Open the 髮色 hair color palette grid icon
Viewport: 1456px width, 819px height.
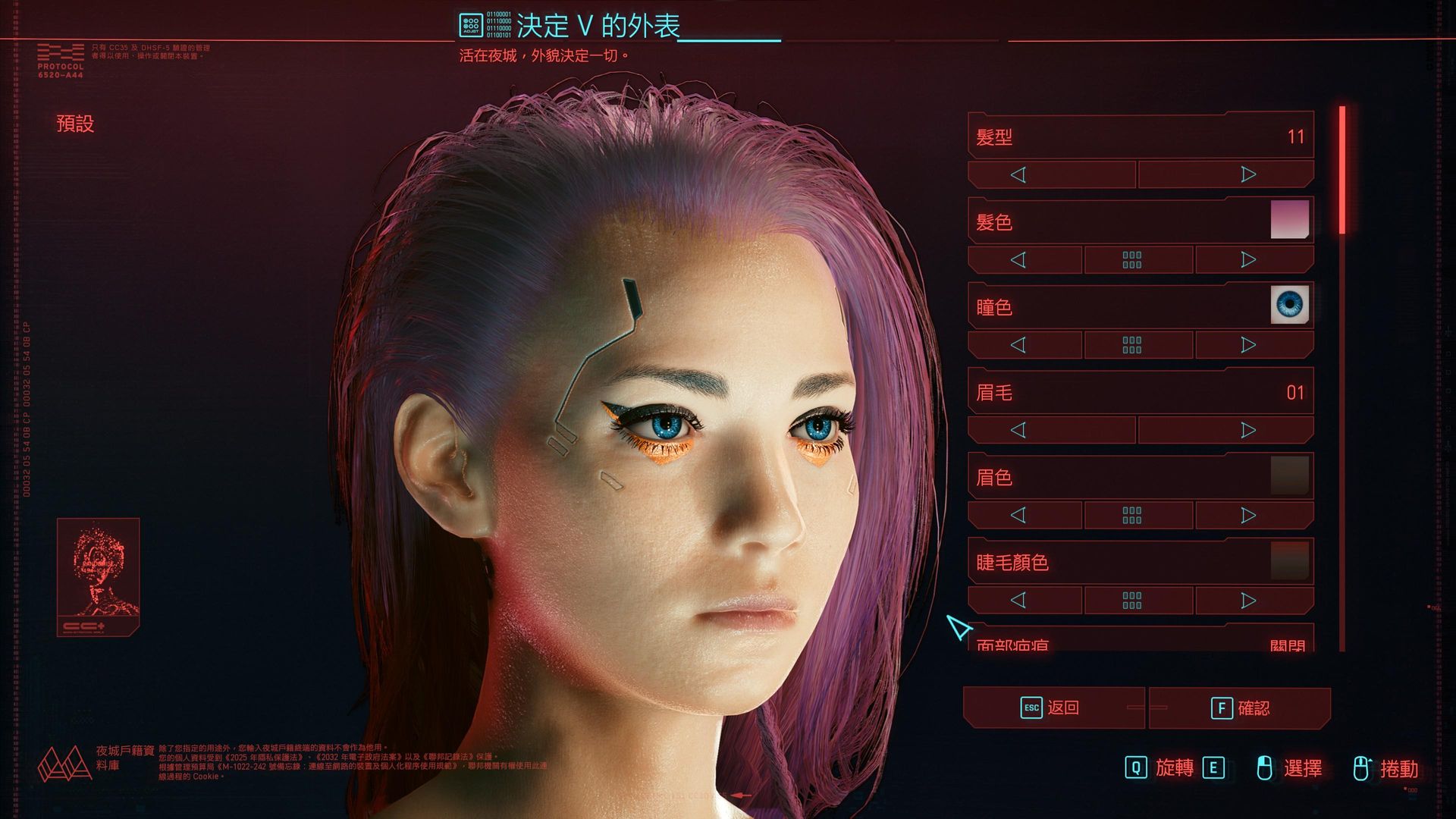pos(1131,259)
